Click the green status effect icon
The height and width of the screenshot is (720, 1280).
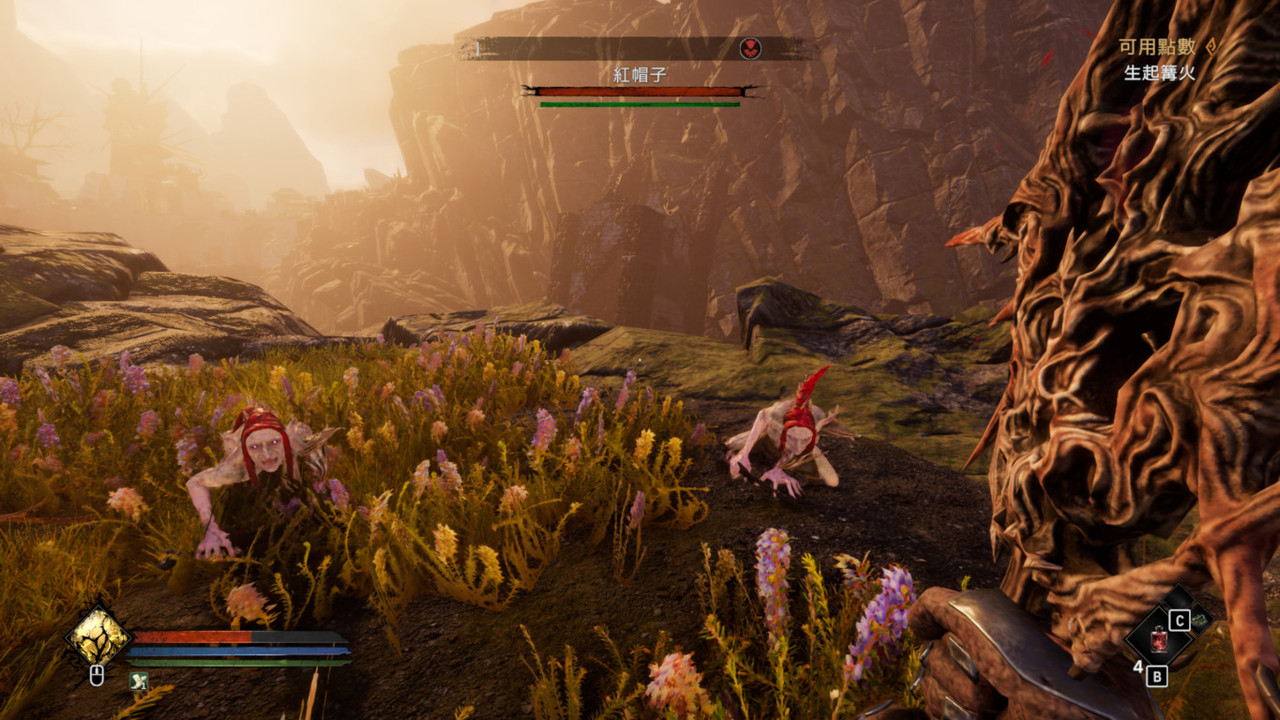pyautogui.click(x=138, y=681)
